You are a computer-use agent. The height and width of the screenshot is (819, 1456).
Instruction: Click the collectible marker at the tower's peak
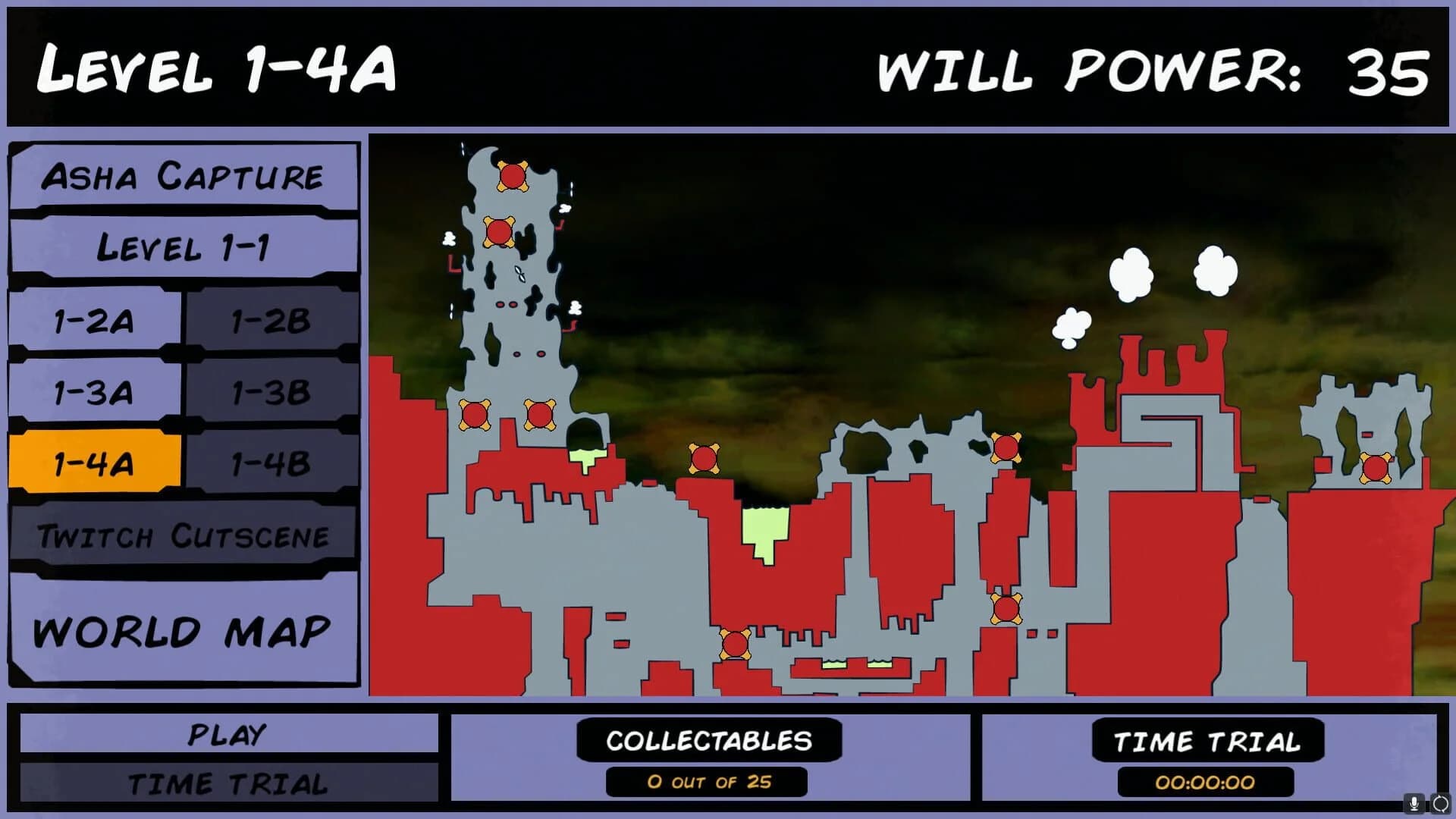[x=513, y=176]
